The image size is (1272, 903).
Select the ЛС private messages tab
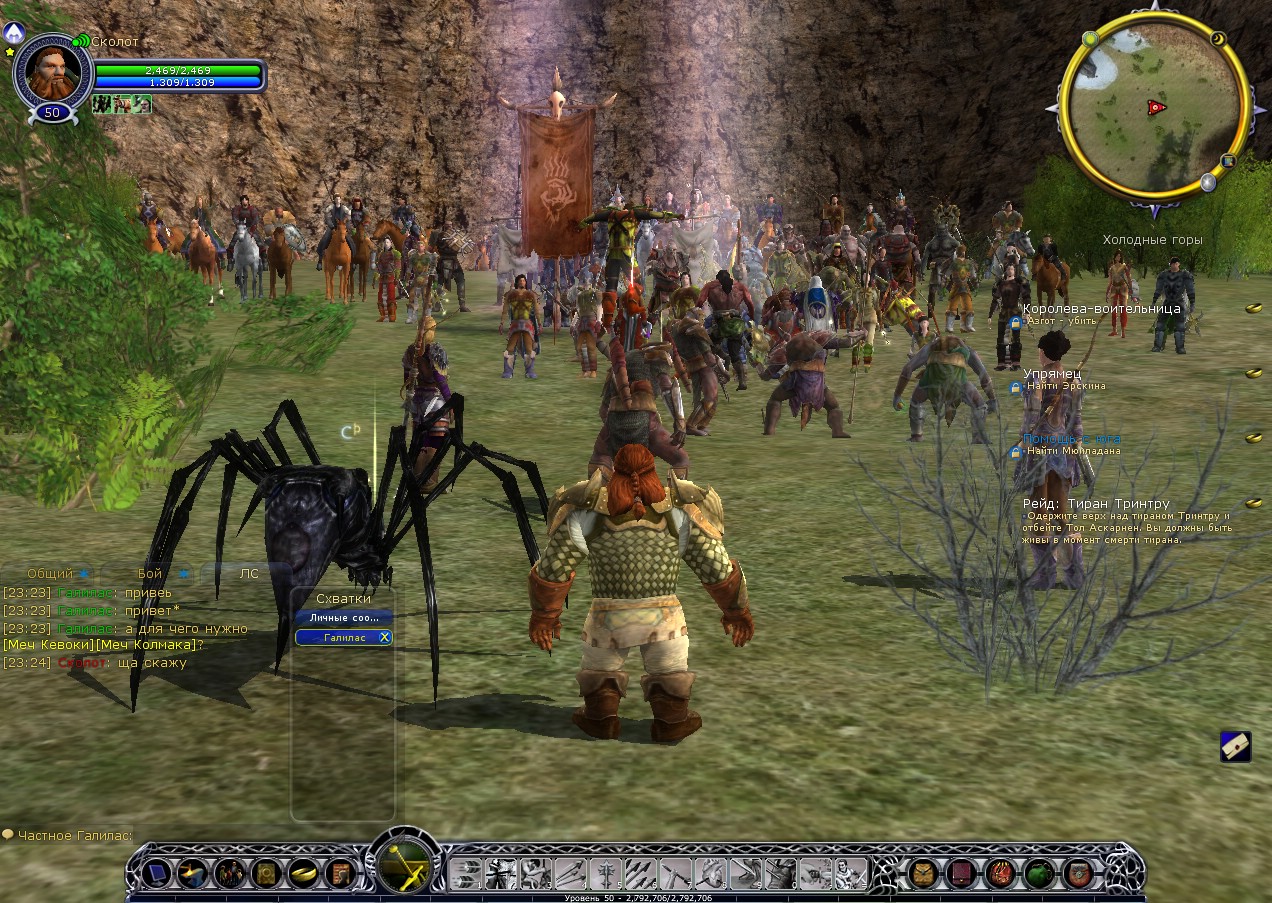coord(249,574)
